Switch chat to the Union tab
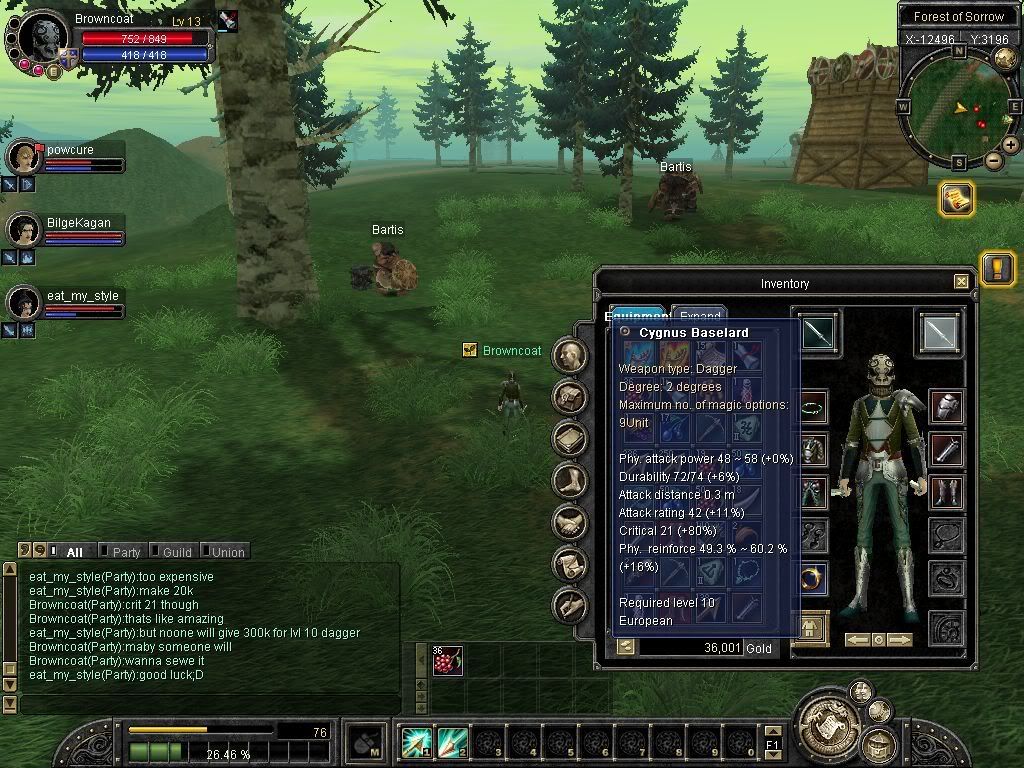This screenshot has height=768, width=1024. pyautogui.click(x=227, y=552)
